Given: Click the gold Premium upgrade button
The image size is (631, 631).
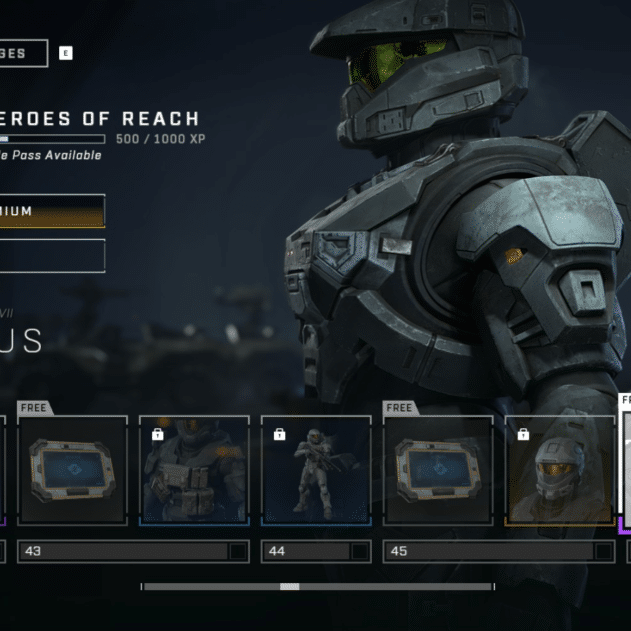Looking at the screenshot, I should [50, 211].
